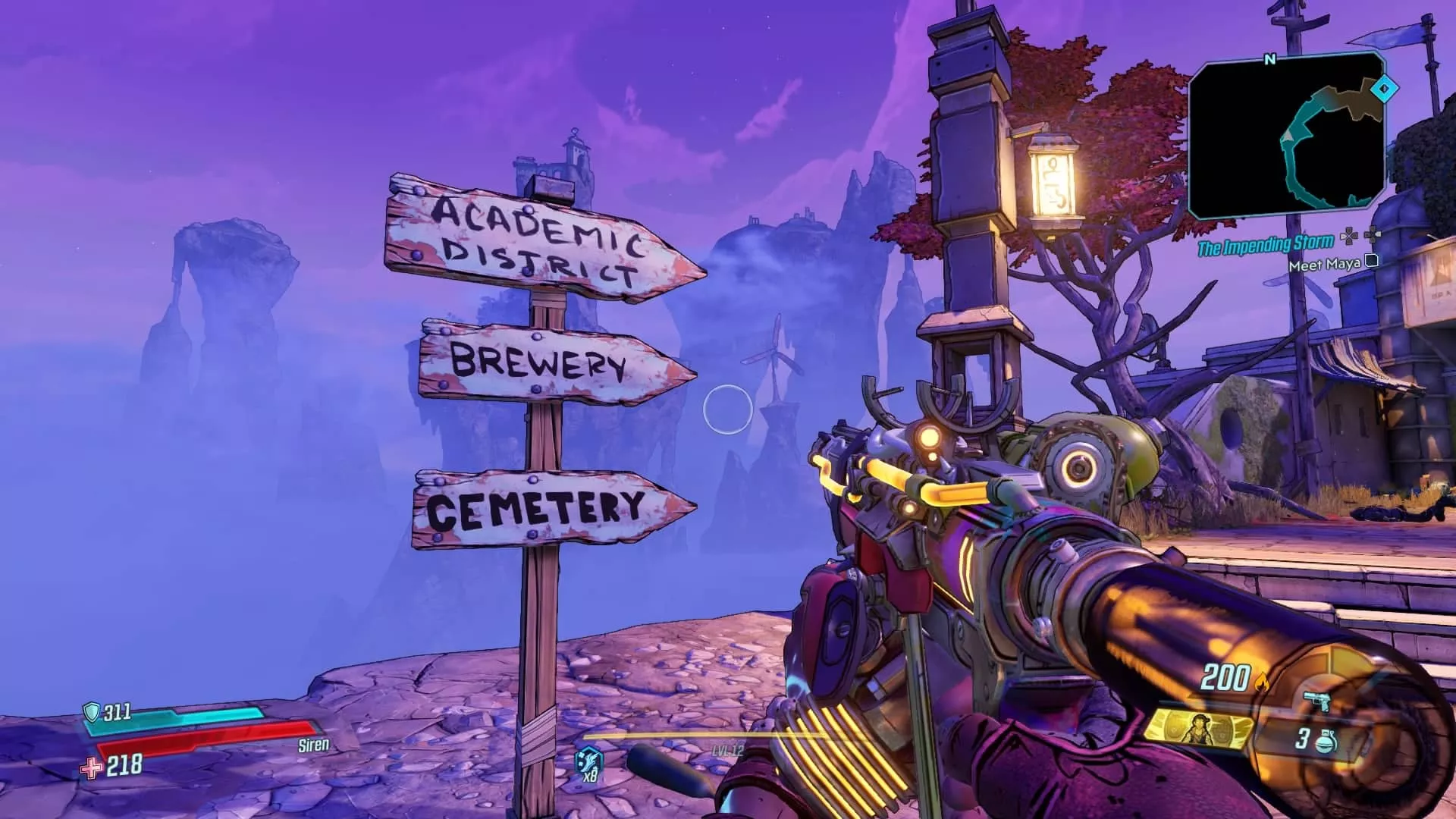Viewport: 1456px width, 819px height.
Task: Click the left d-pad icon near the quest title
Action: 1350,237
